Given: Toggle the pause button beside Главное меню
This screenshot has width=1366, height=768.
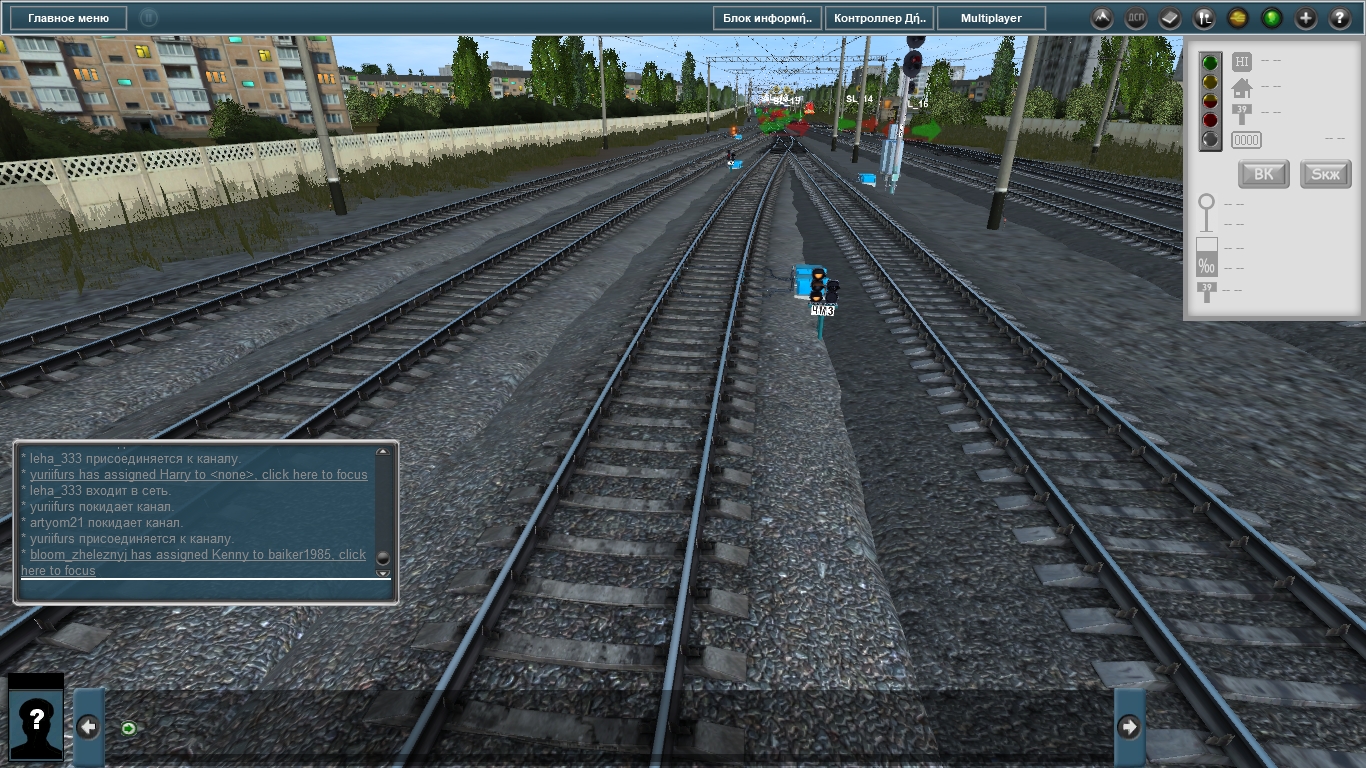Looking at the screenshot, I should [148, 18].
